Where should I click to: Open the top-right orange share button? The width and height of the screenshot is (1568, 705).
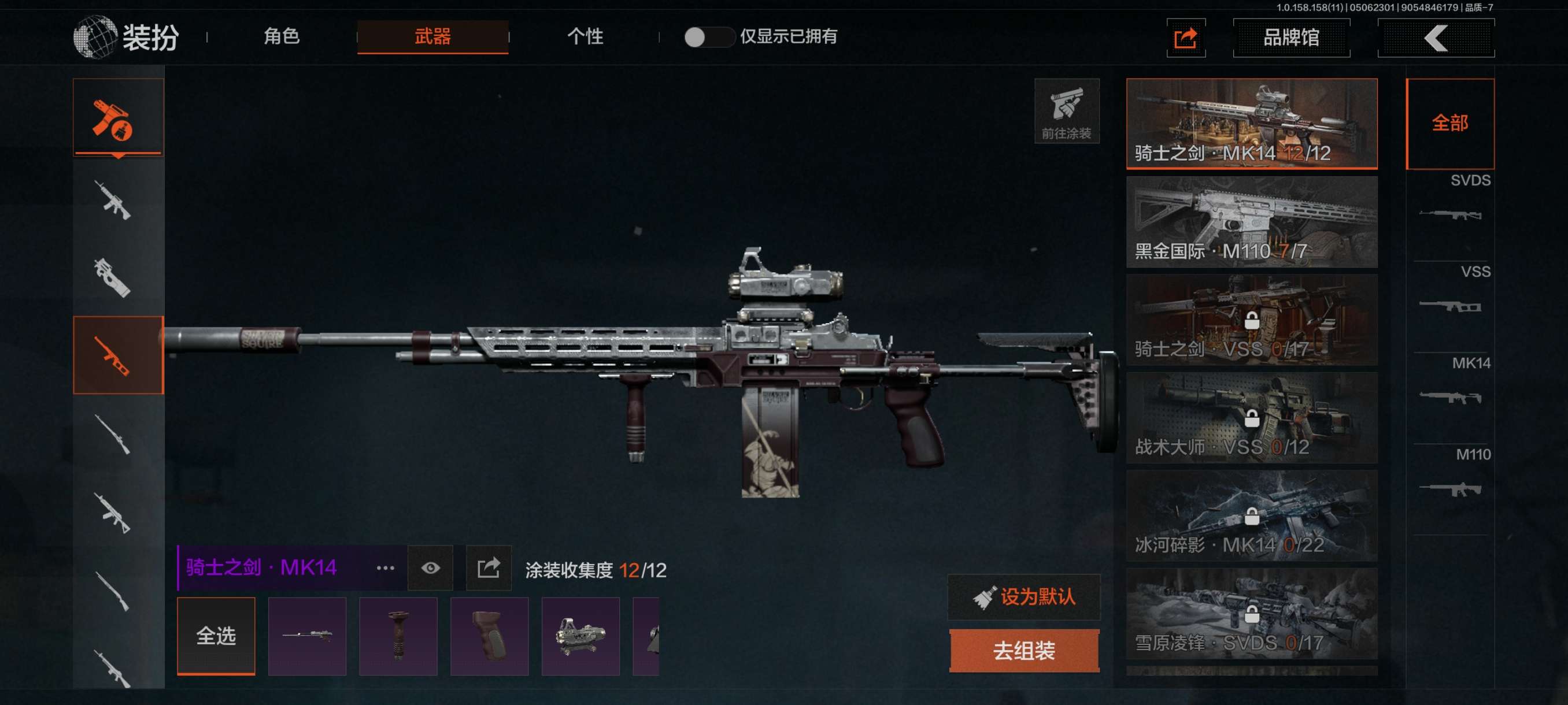(x=1186, y=38)
